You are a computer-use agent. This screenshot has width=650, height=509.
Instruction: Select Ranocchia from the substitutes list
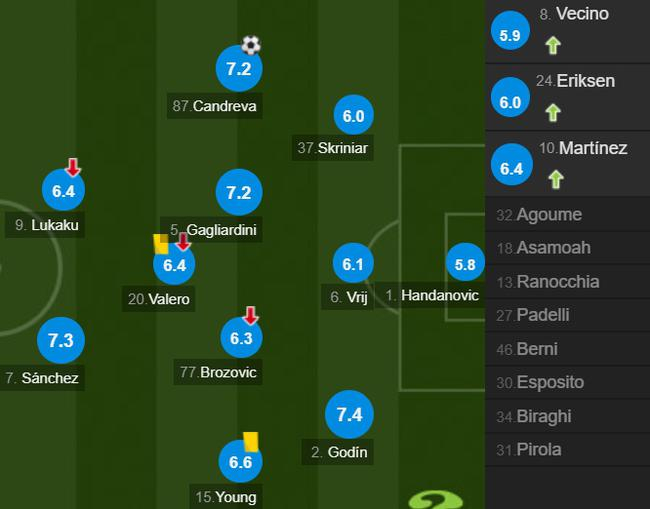click(x=567, y=282)
